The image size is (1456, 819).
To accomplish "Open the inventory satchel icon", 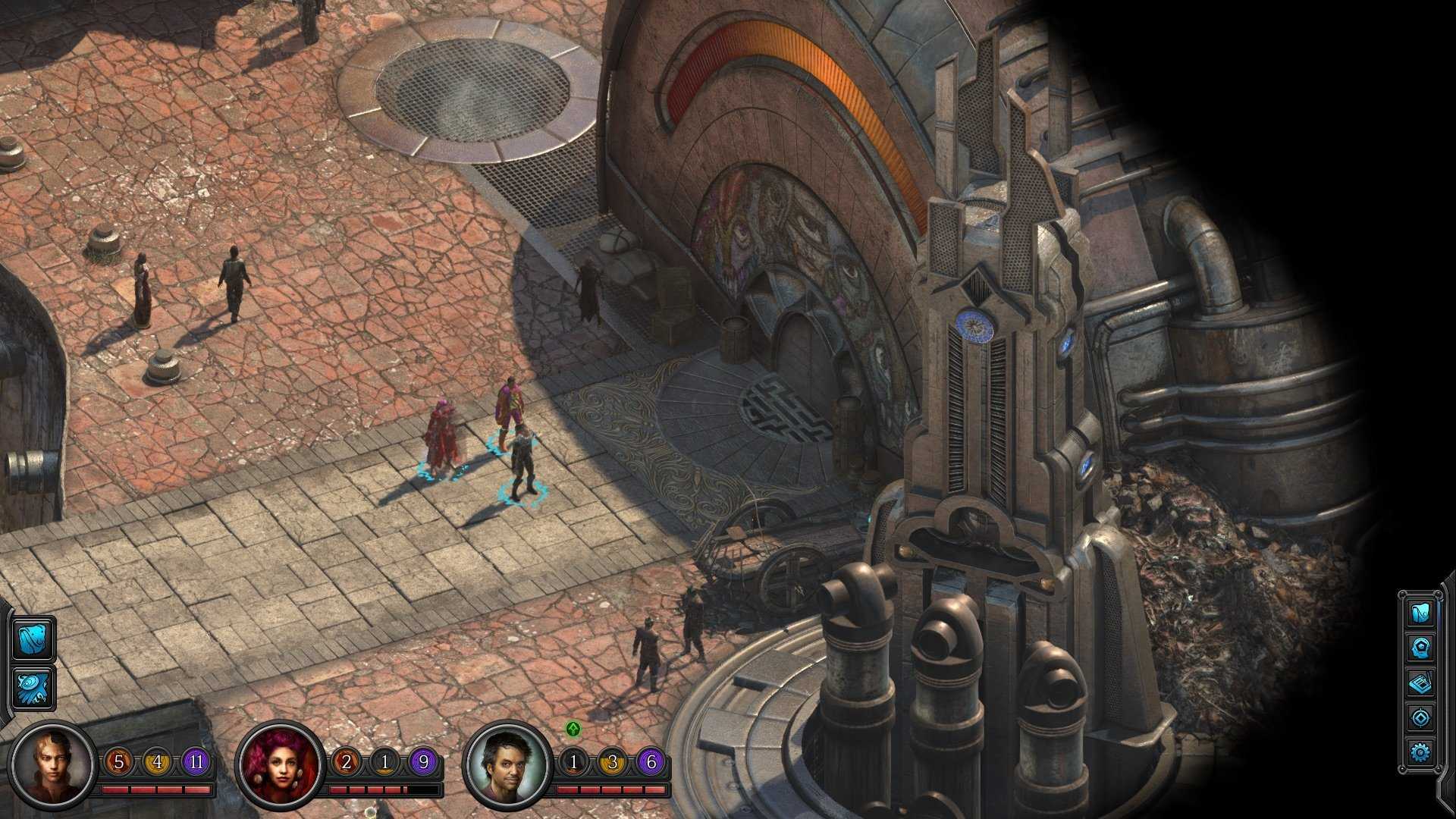I will click(x=1420, y=613).
